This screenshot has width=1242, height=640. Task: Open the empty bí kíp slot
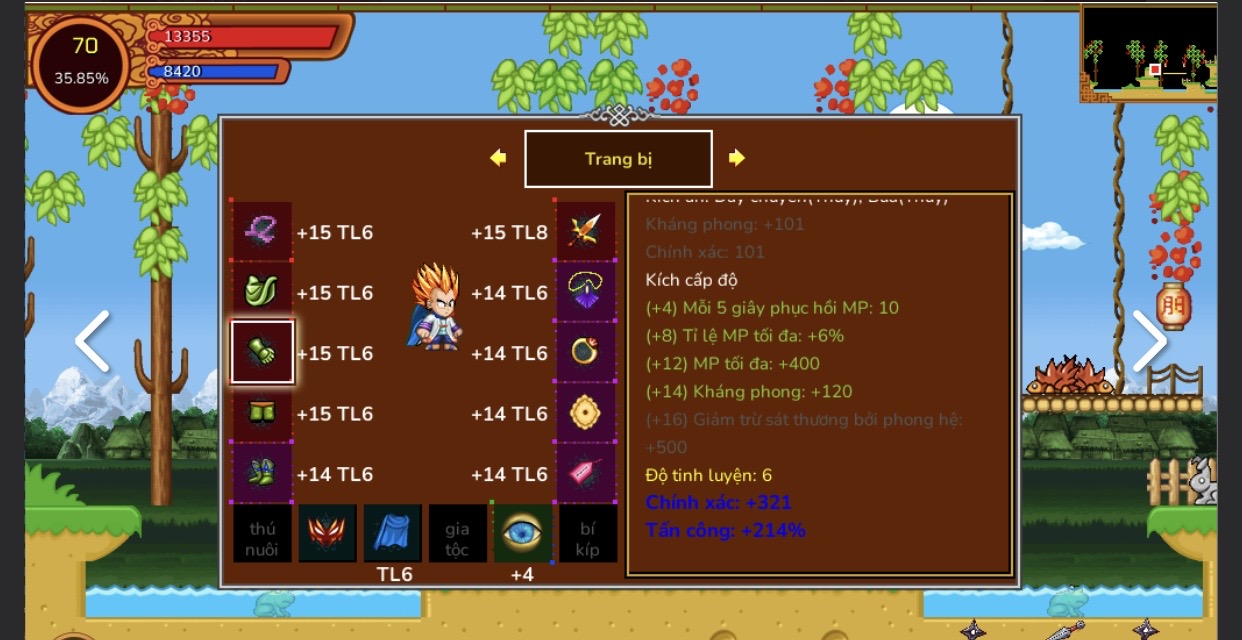pos(587,534)
